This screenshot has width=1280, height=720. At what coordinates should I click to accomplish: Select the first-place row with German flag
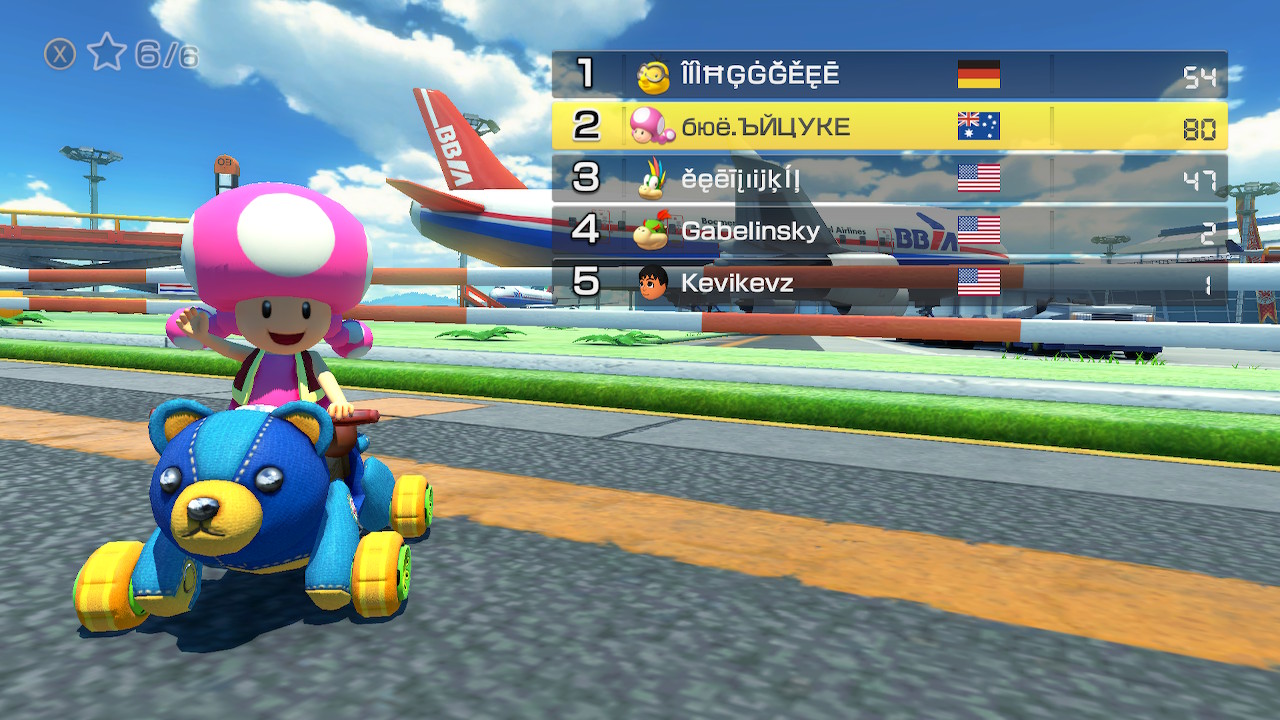tap(889, 75)
